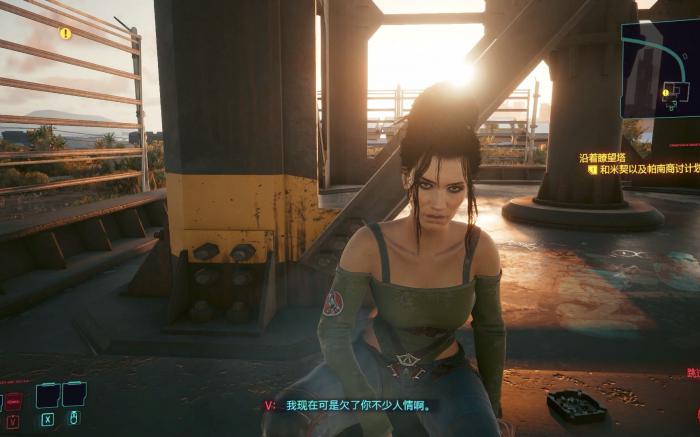The image size is (700, 437).
Task: Click the yellow exclamation quest waypoint marker
Action: tap(66, 33)
